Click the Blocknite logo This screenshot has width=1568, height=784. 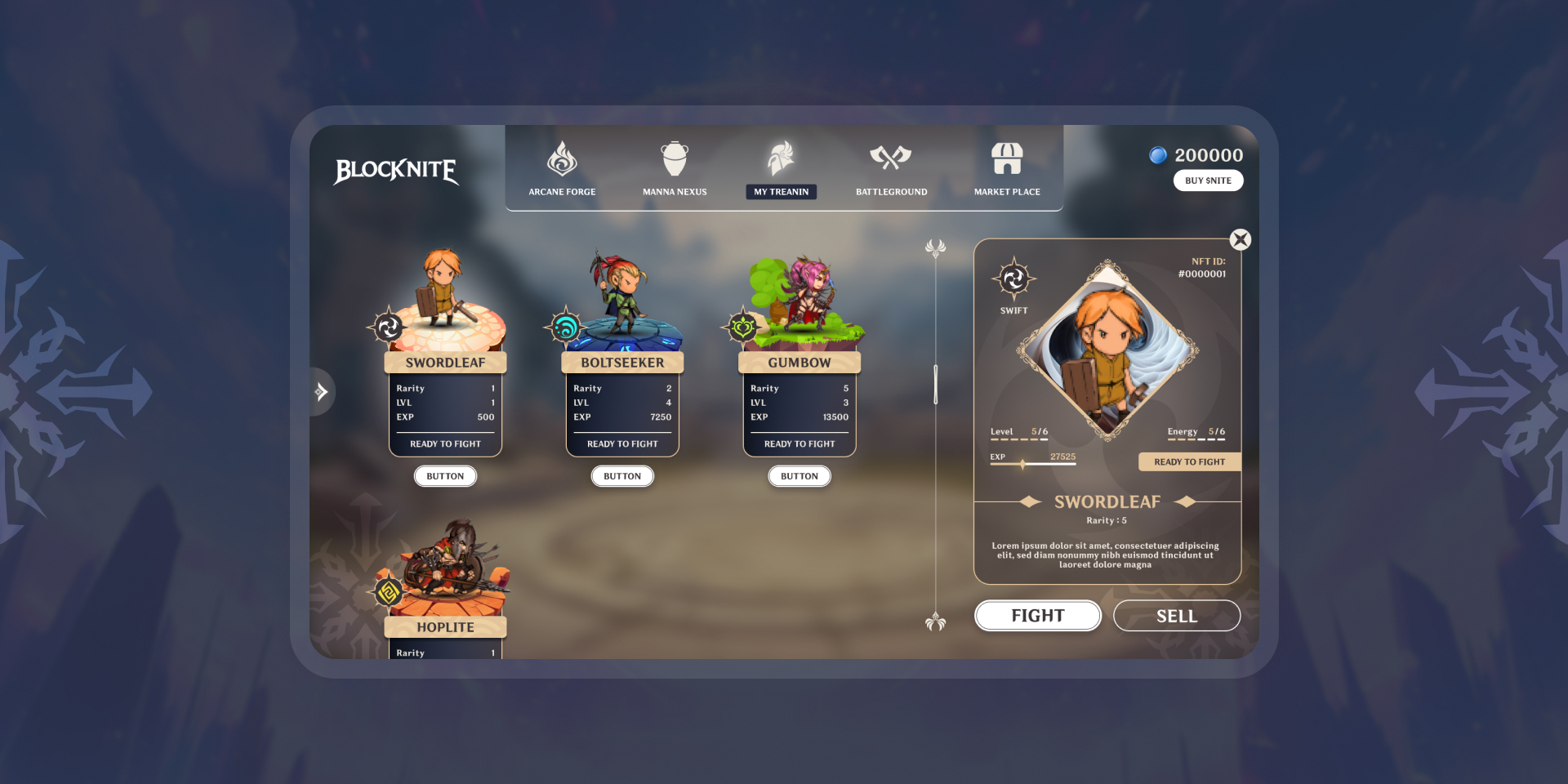click(396, 171)
